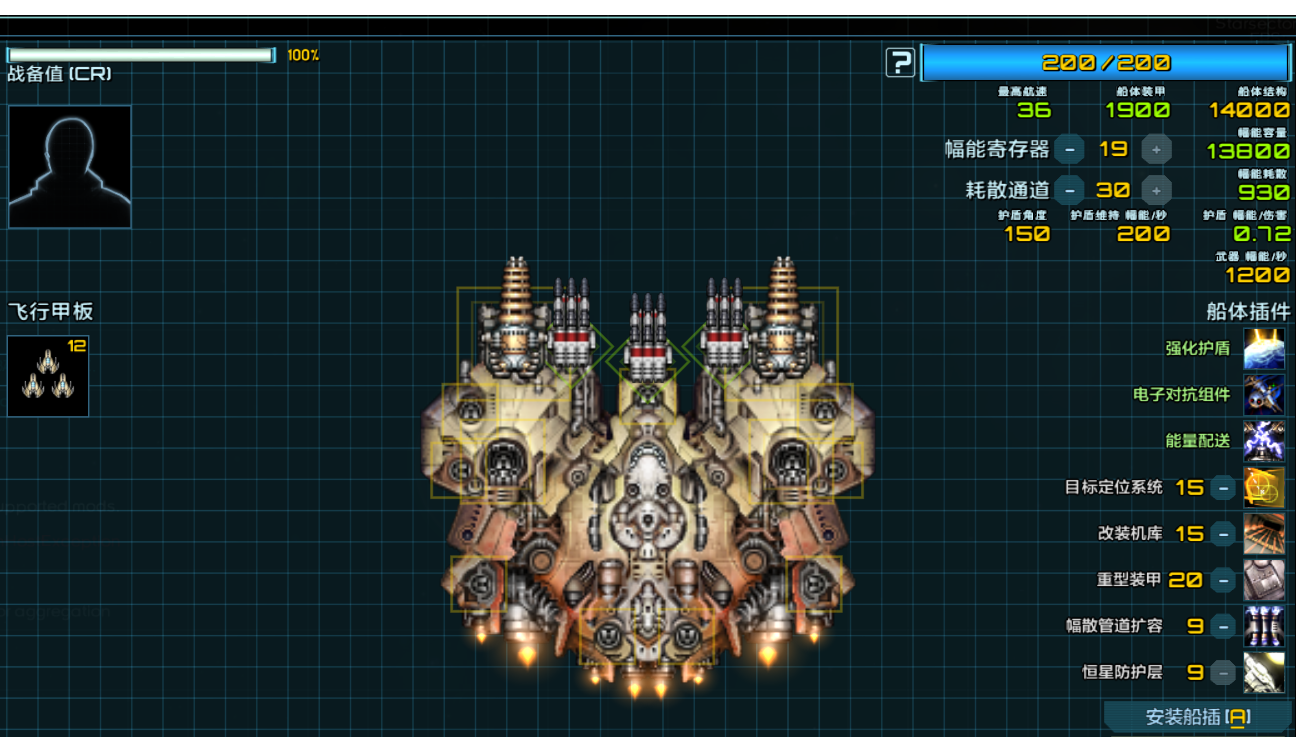Viewport: 1296px width, 737px height.
Task: Click the 强化护盾 hullmod icon
Action: pyautogui.click(x=1264, y=349)
